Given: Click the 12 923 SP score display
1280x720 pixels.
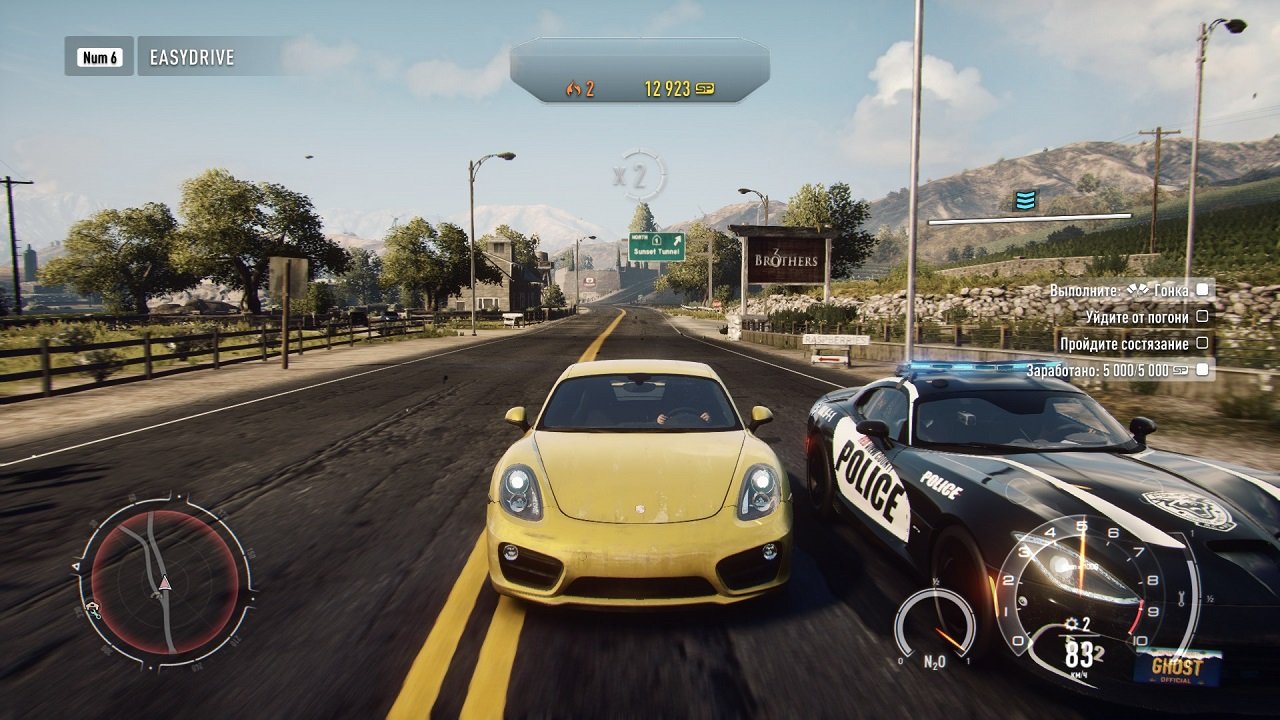Looking at the screenshot, I should pyautogui.click(x=668, y=88).
